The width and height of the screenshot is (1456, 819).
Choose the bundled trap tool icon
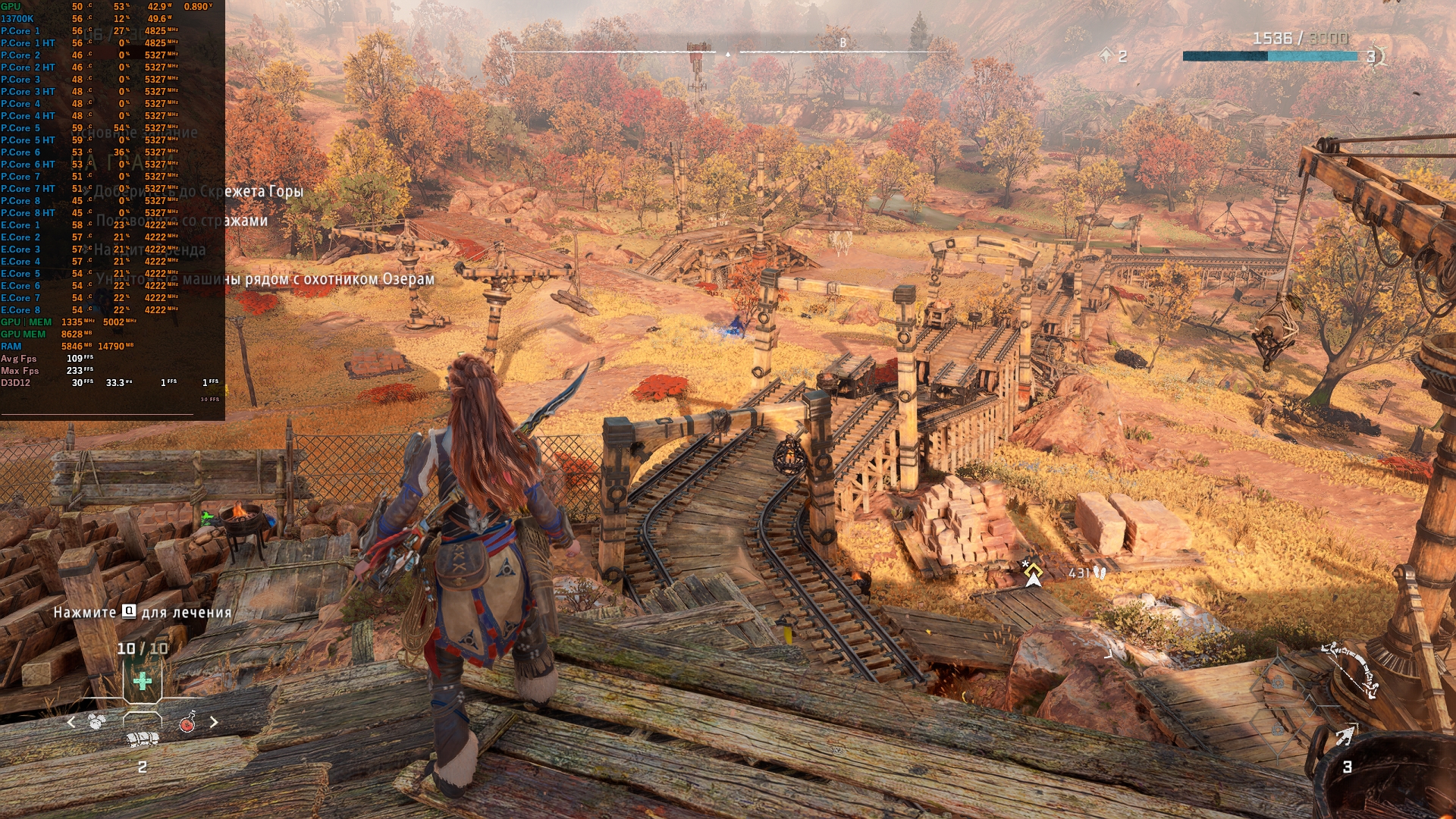143,739
